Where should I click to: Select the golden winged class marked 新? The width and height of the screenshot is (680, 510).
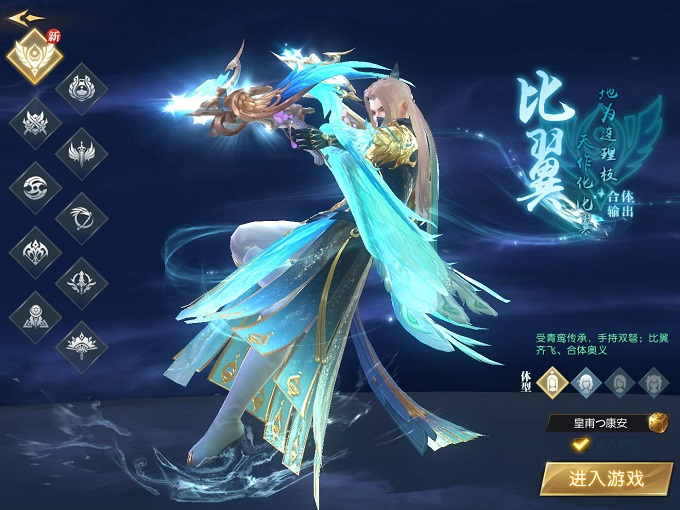pos(35,56)
